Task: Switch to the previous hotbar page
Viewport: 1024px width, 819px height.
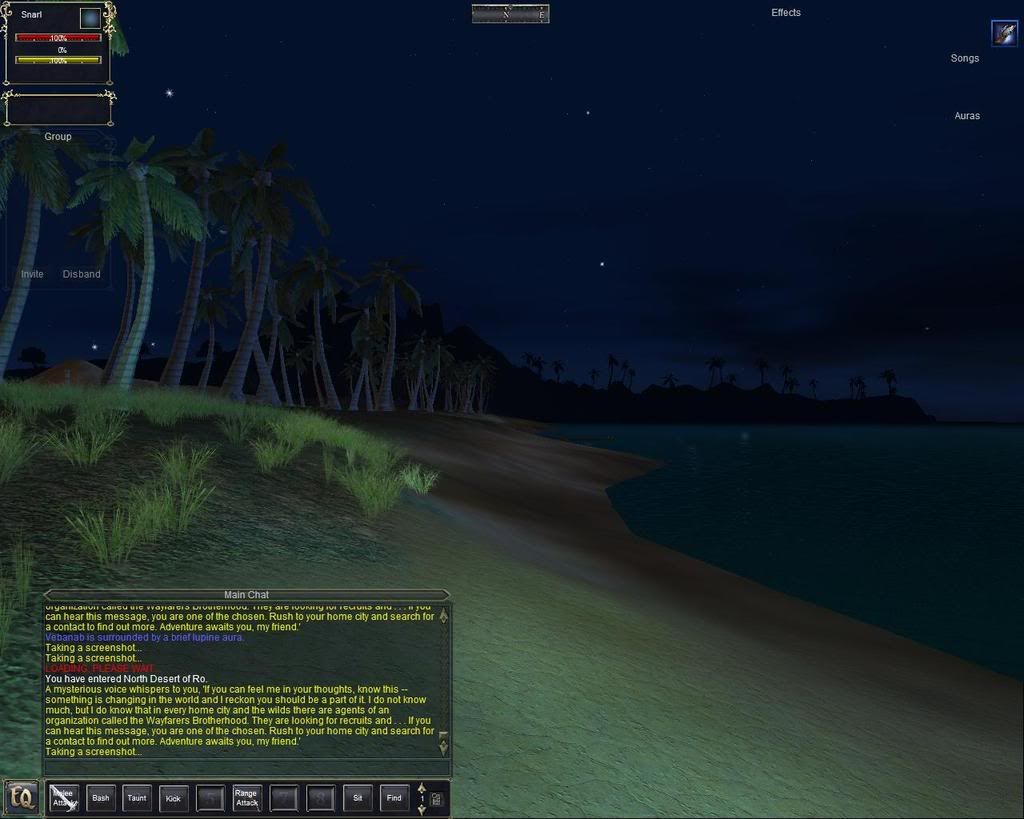Action: pos(422,788)
